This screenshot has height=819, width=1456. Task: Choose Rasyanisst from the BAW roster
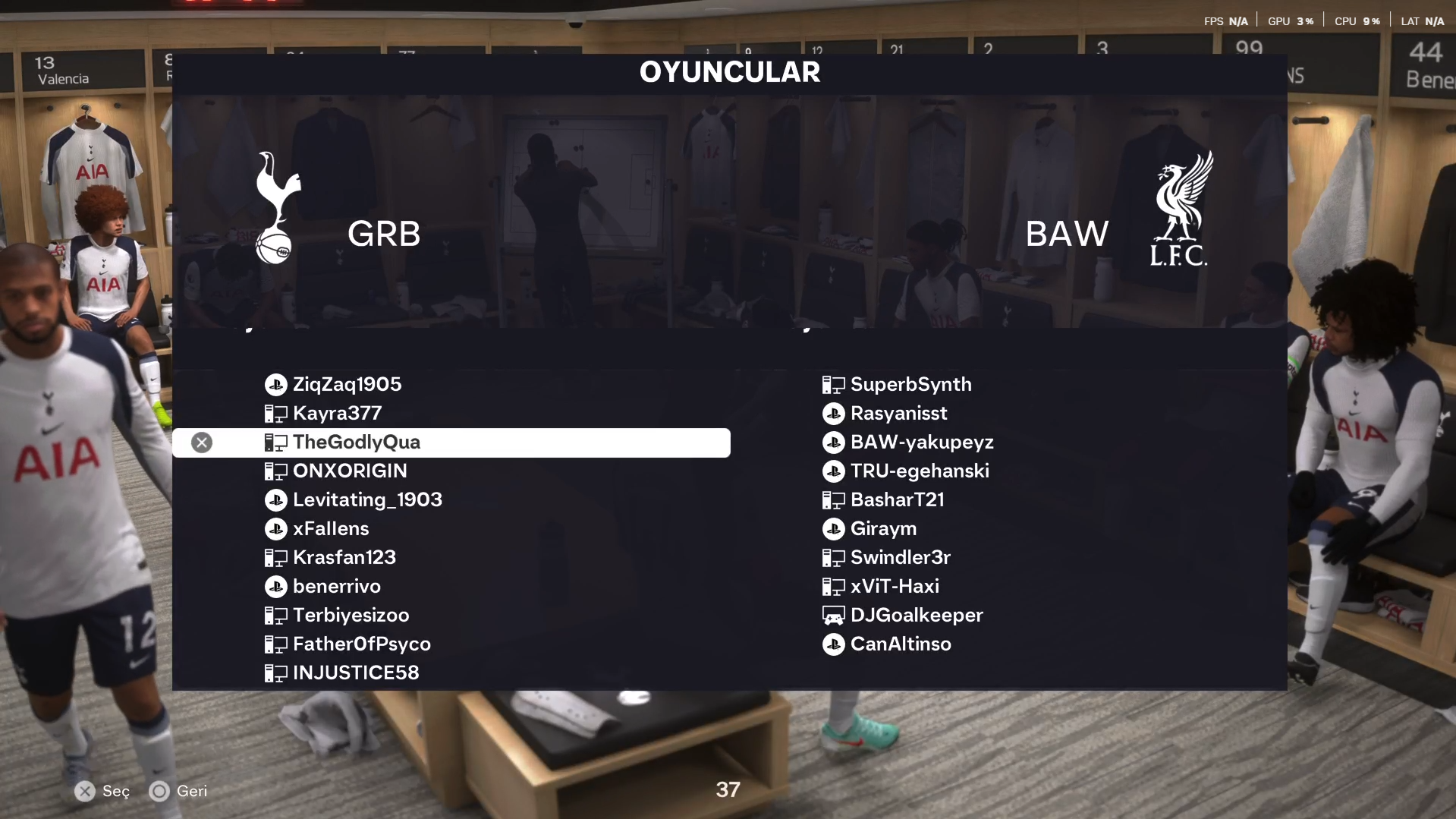(x=898, y=414)
